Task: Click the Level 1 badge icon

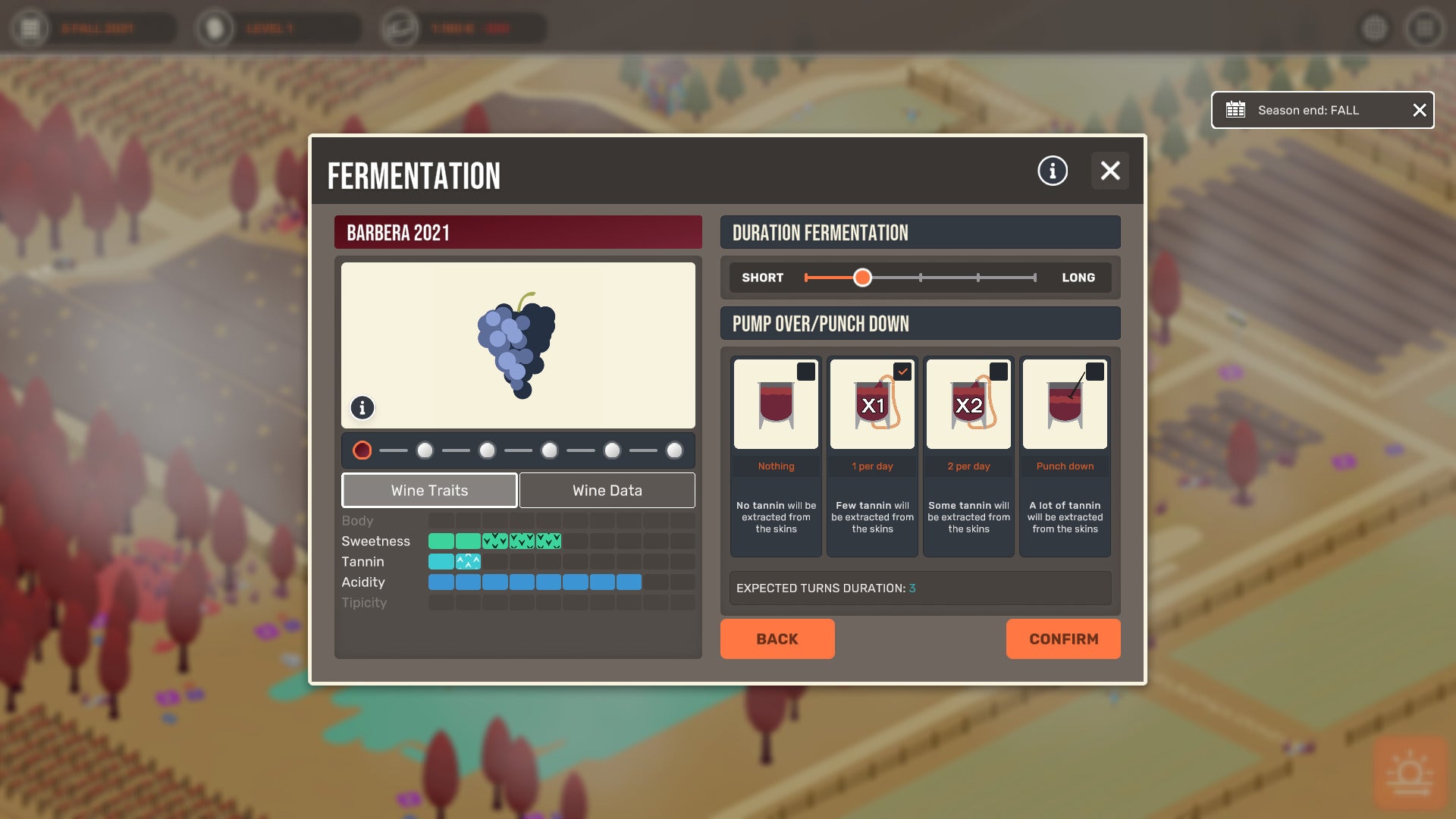Action: (x=215, y=28)
